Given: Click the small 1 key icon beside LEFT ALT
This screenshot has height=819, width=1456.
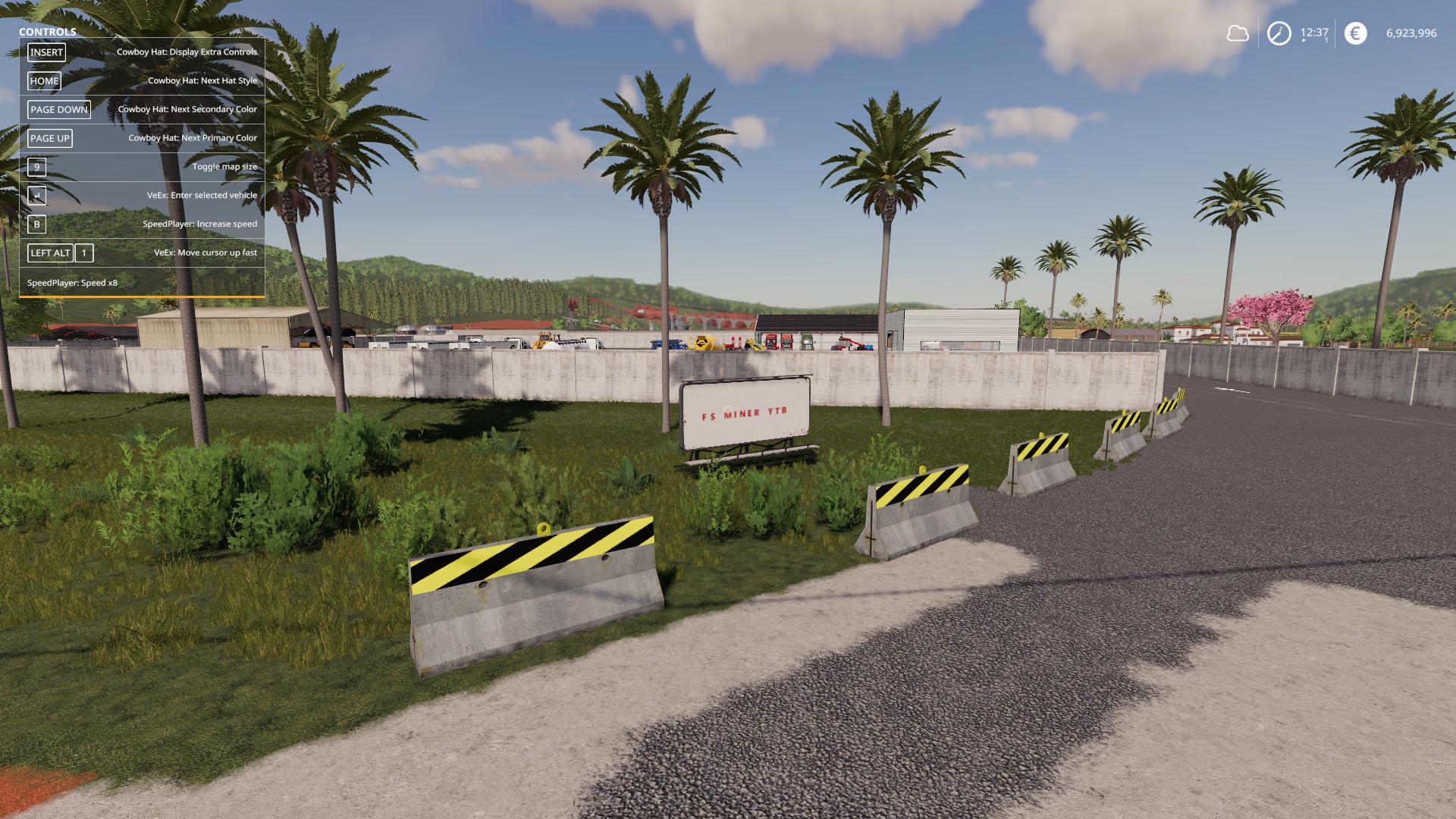Looking at the screenshot, I should (83, 253).
